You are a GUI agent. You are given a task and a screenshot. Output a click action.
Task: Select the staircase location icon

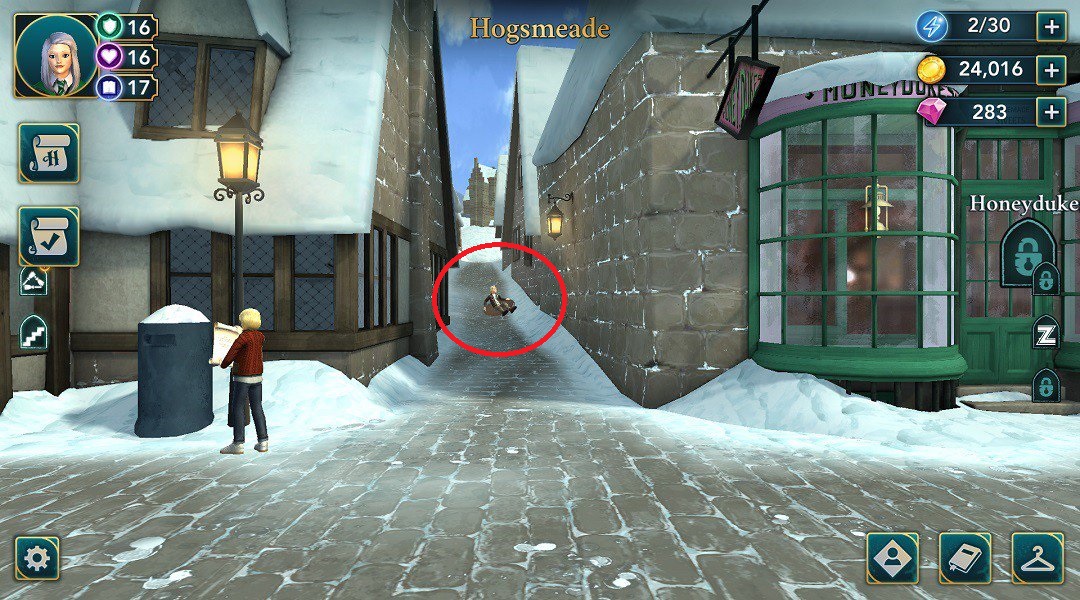pyautogui.click(x=33, y=332)
